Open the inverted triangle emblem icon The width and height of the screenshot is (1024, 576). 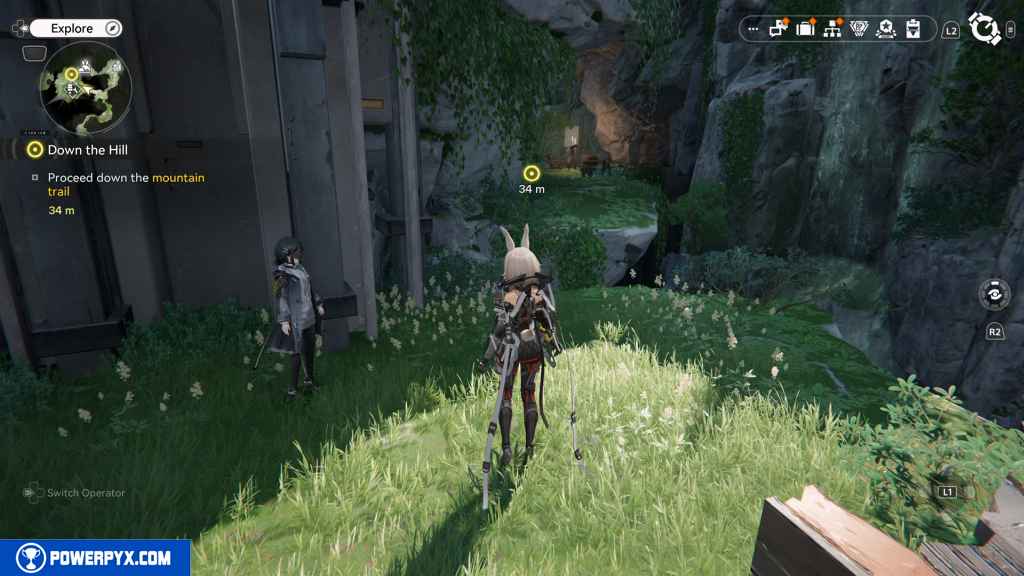pyautogui.click(x=858, y=29)
